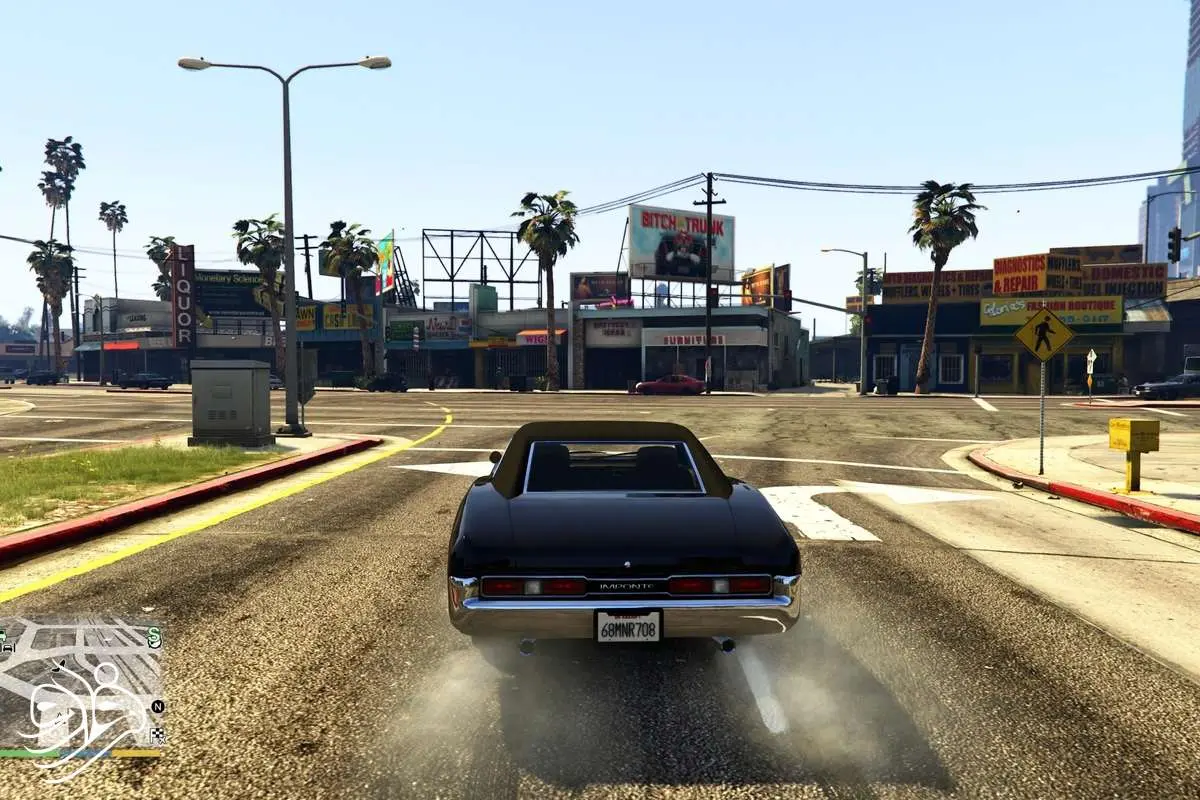Open the street minimap
1200x800 pixels.
click(82, 680)
